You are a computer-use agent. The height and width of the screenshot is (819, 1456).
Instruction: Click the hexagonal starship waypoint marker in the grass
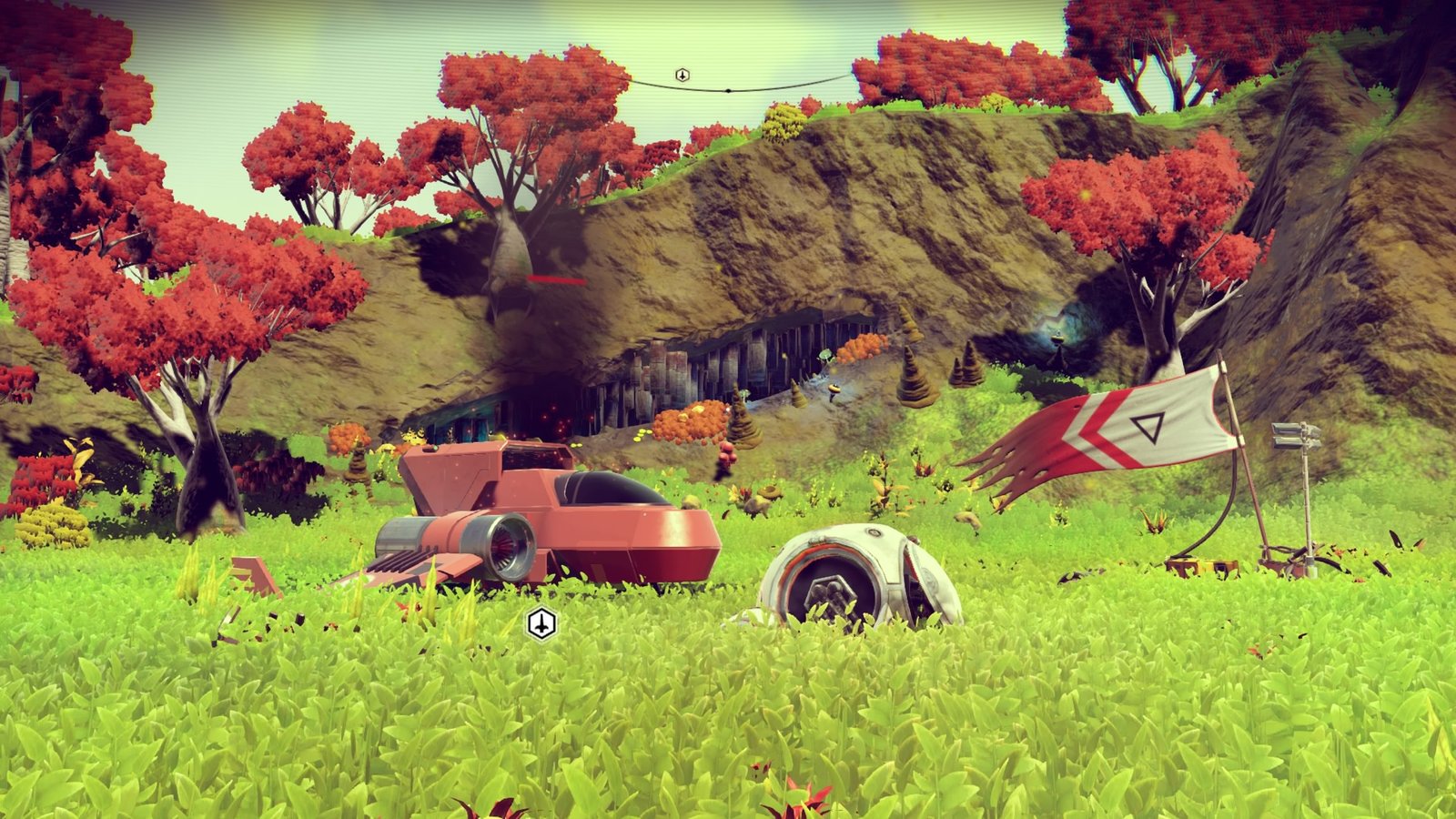point(541,624)
